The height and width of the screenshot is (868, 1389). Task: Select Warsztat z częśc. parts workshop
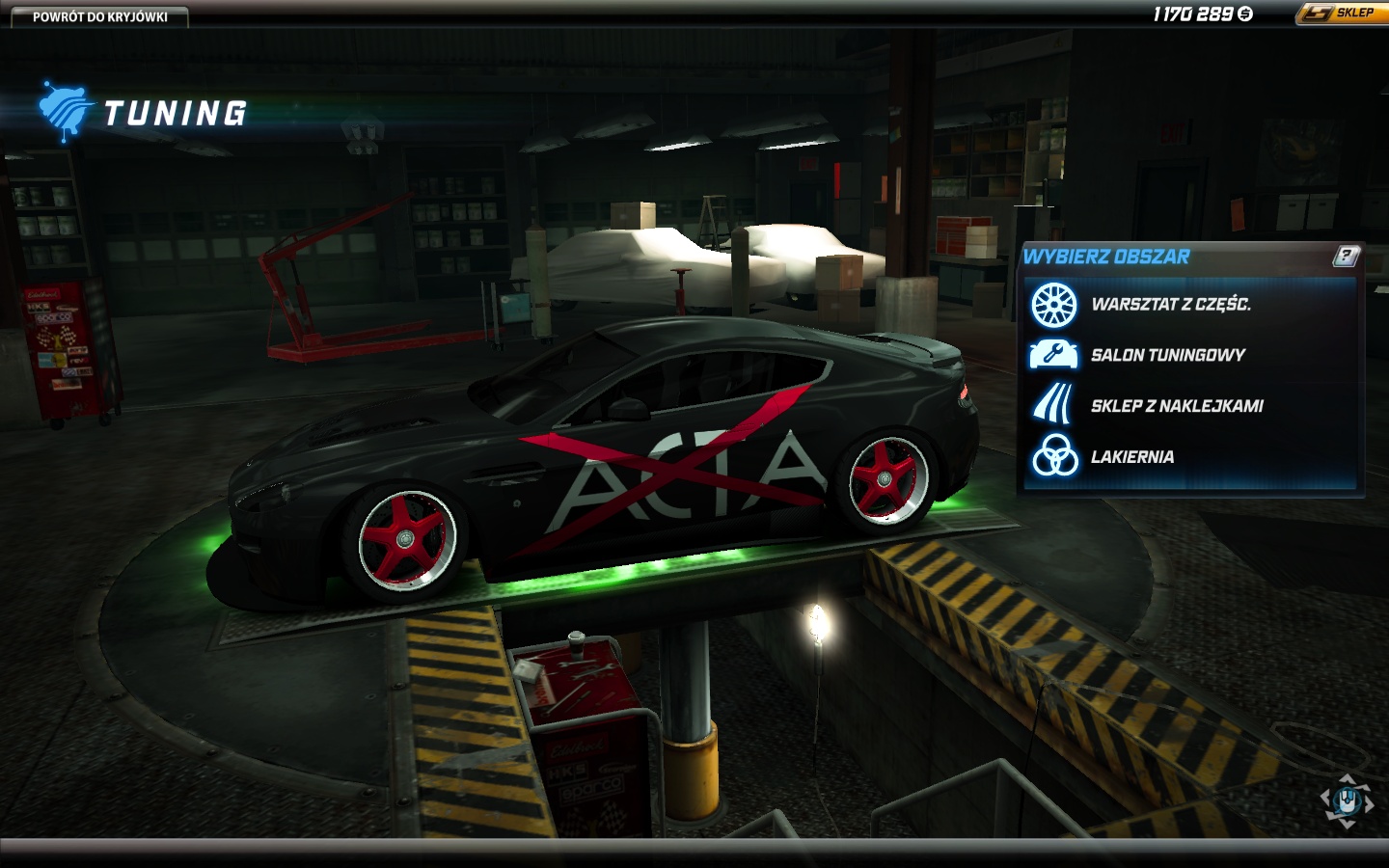1170,305
